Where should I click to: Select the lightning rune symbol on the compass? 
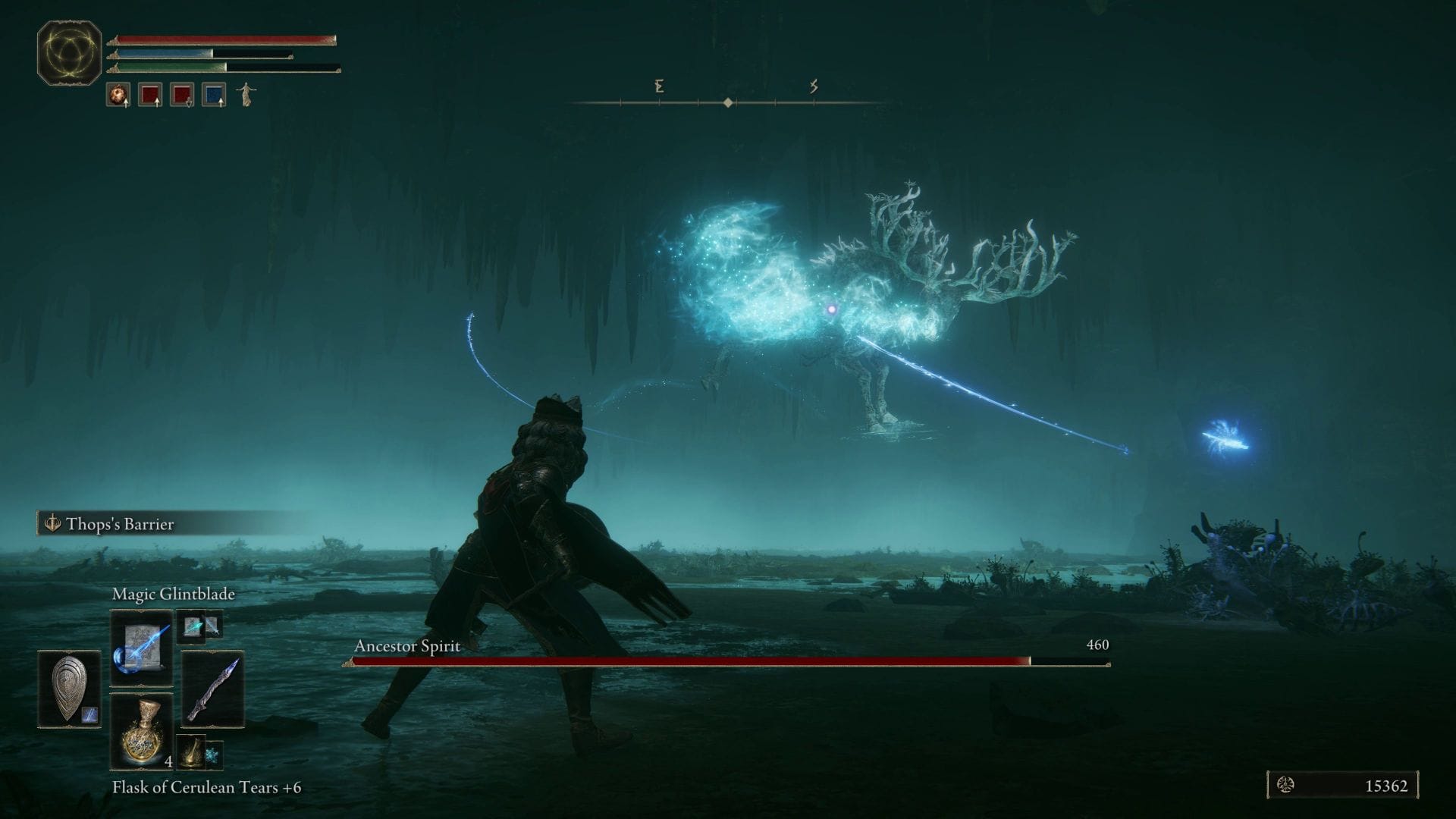814,87
